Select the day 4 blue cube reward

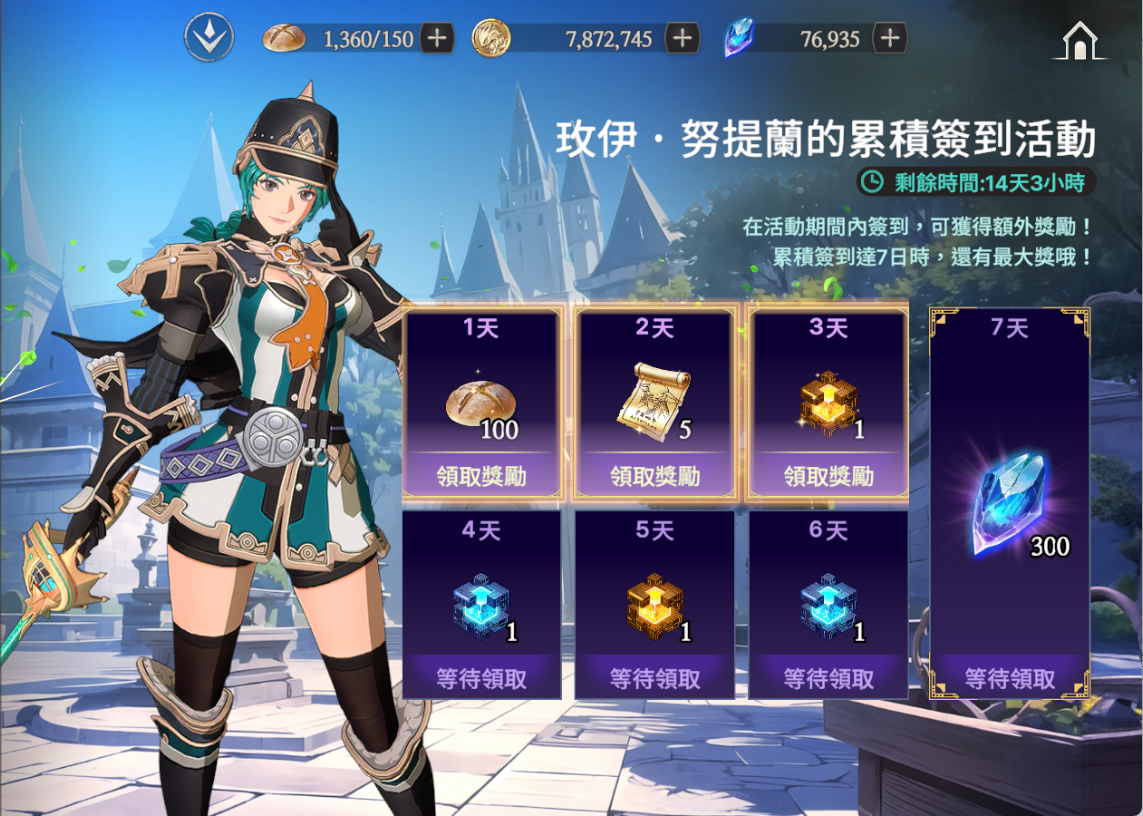(x=482, y=606)
